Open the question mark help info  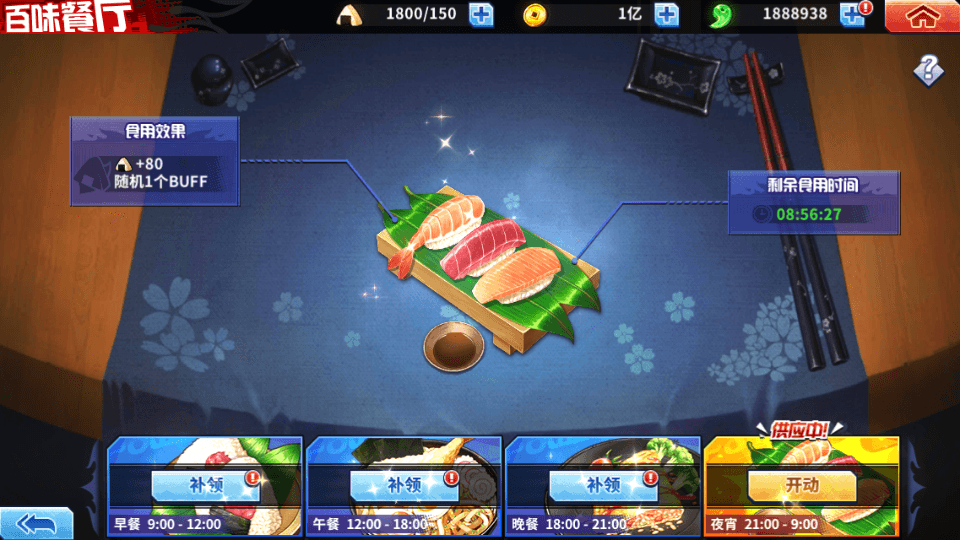tap(928, 69)
